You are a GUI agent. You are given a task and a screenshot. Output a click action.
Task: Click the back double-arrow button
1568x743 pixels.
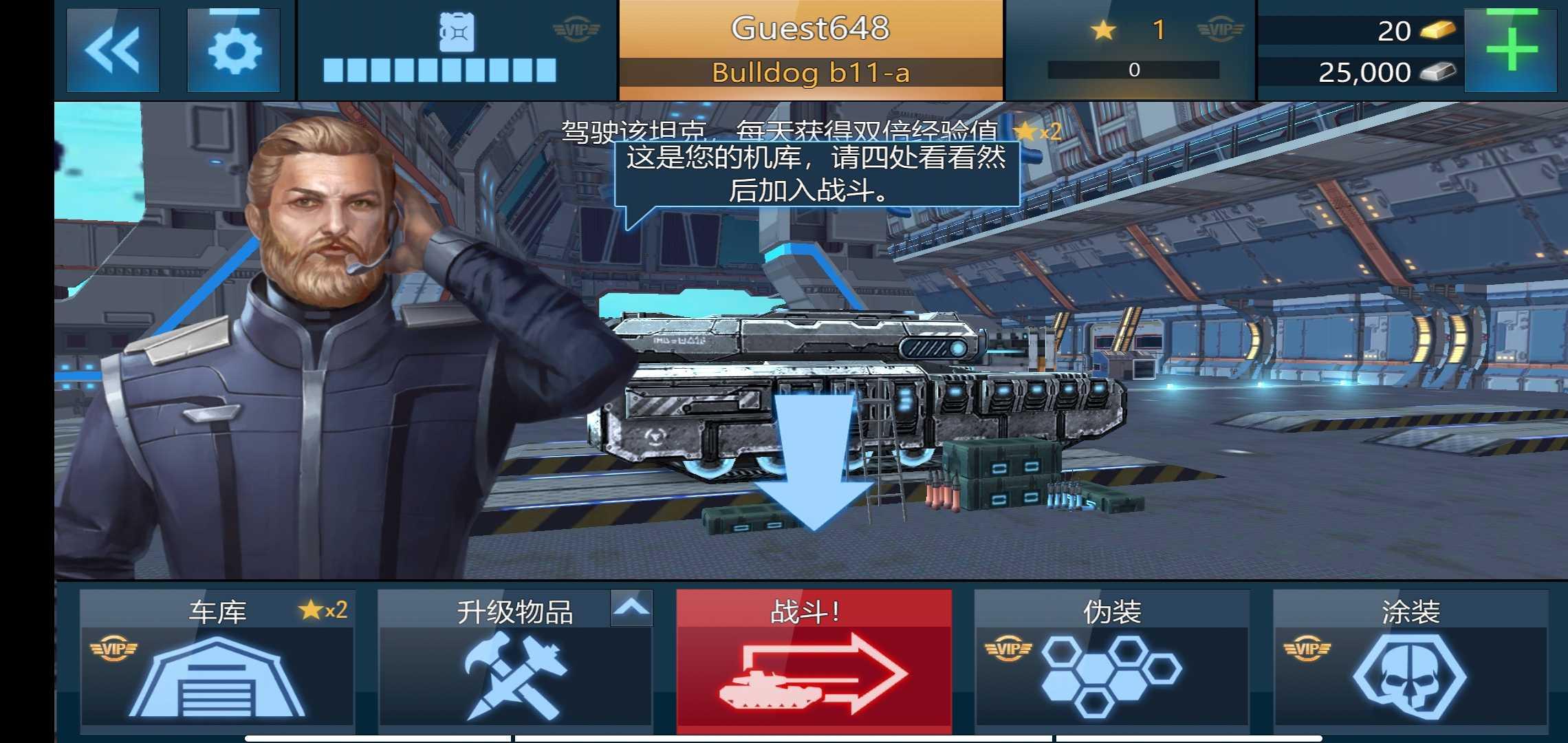pos(111,48)
